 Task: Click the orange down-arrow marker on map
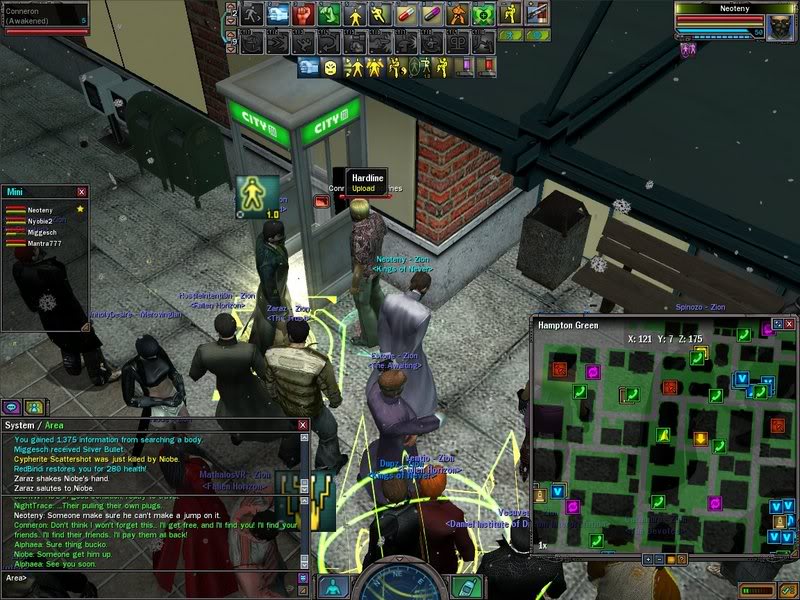click(x=701, y=438)
